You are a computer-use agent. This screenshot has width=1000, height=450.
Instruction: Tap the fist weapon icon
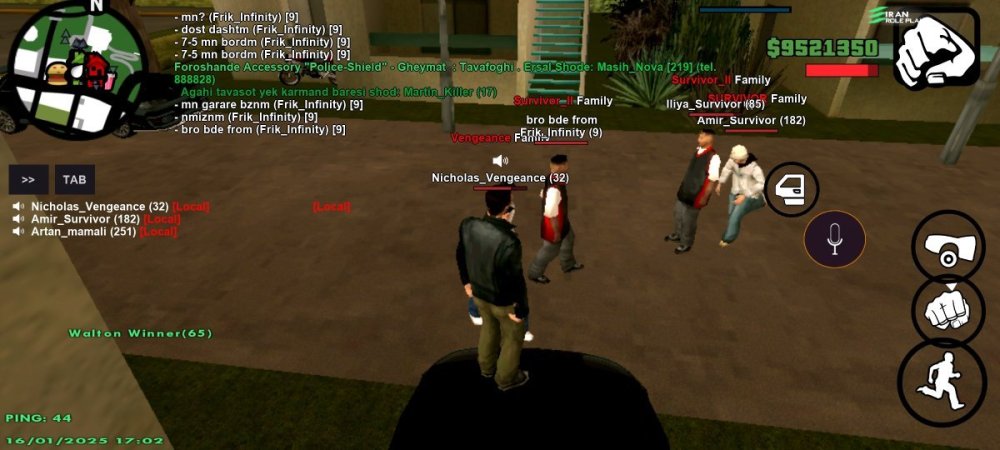(936, 49)
